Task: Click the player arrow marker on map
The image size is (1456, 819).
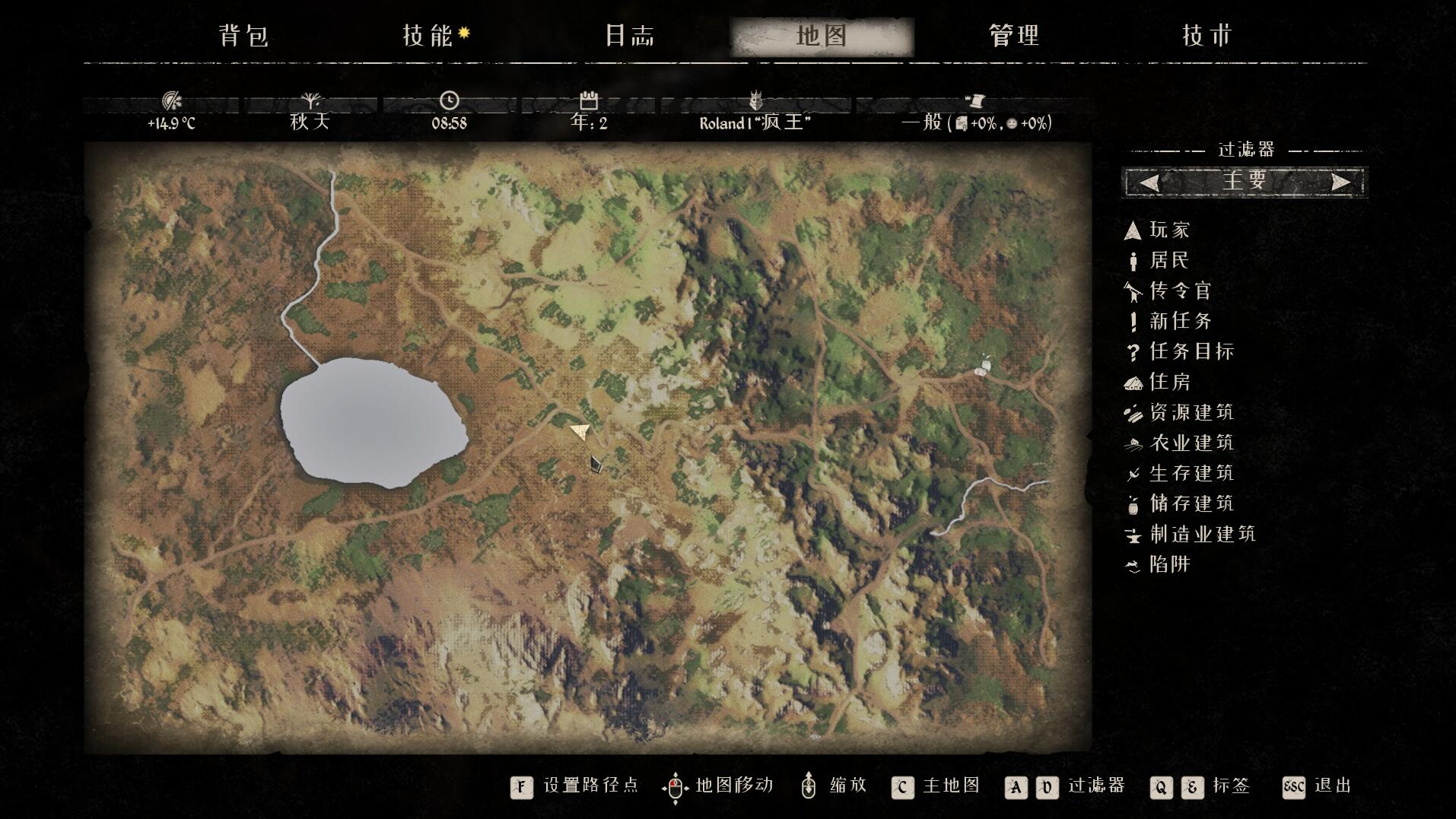Action: 580,431
